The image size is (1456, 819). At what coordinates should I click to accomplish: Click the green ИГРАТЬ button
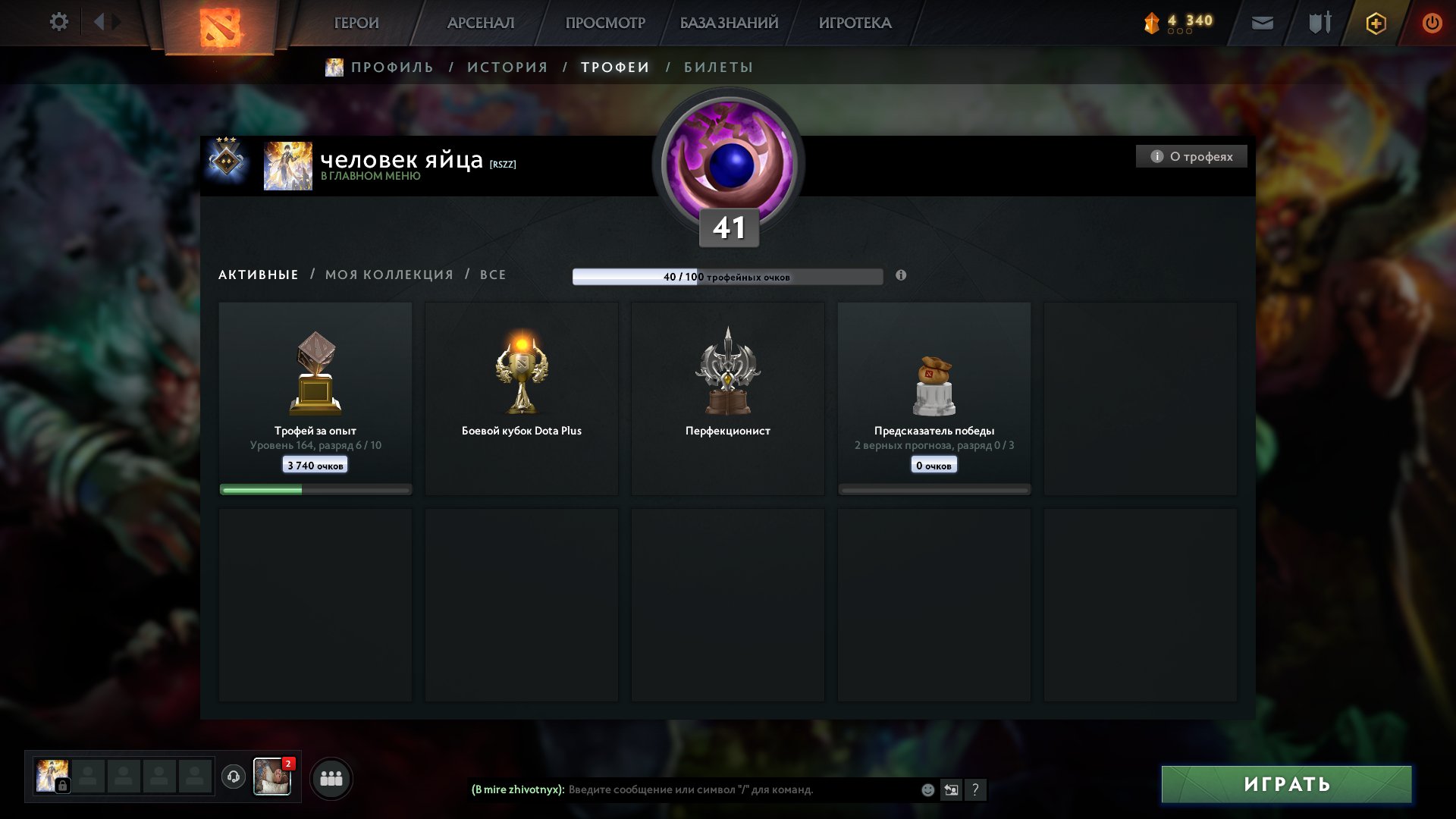click(1286, 784)
